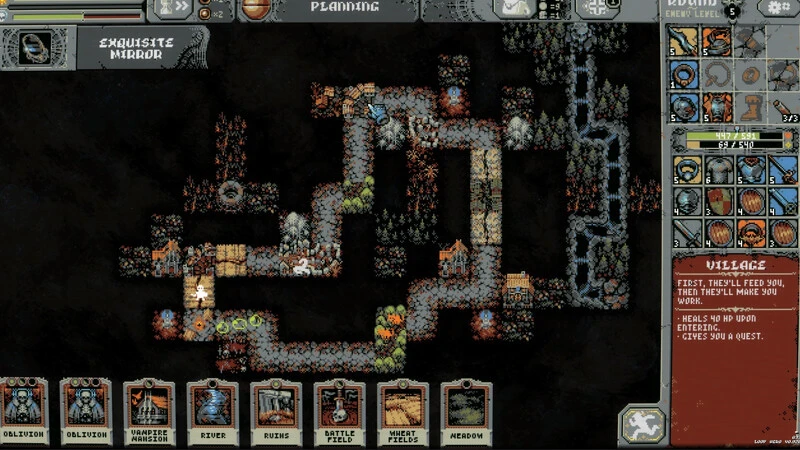Screen dimensions: 800x450
Task: Click the equipped orange chest armor slot
Action: pos(717,106)
